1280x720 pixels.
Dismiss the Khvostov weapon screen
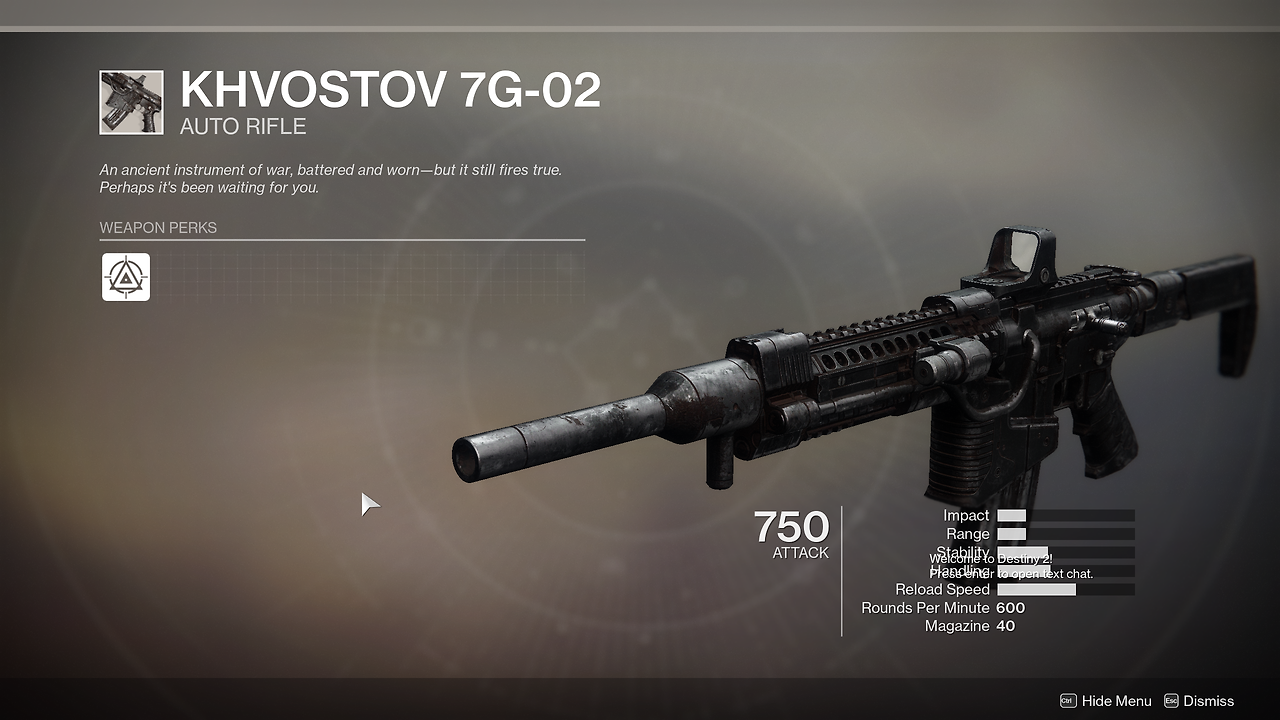click(1199, 701)
